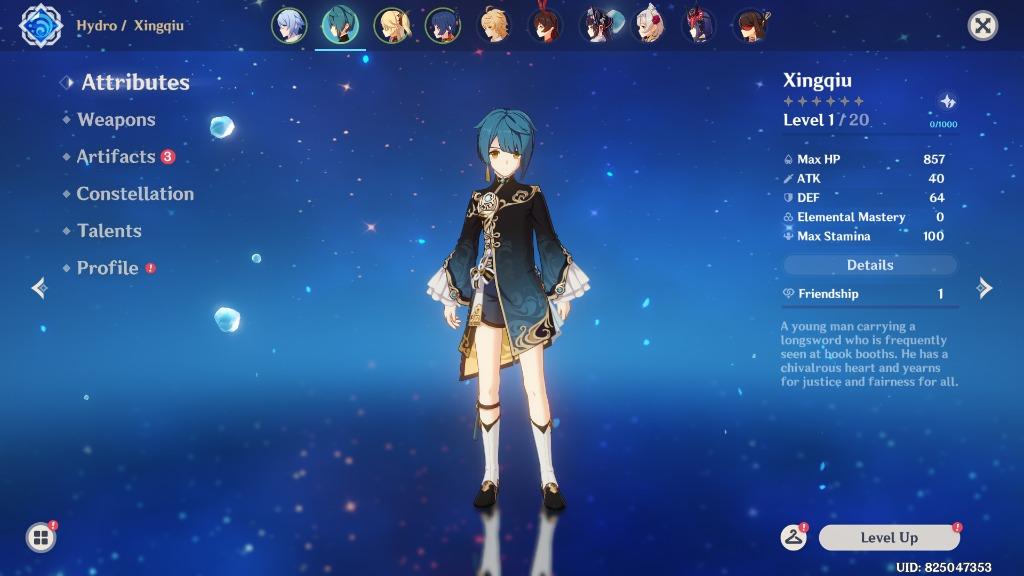
Task: Select the white-haired character with red flower
Action: coord(650,26)
